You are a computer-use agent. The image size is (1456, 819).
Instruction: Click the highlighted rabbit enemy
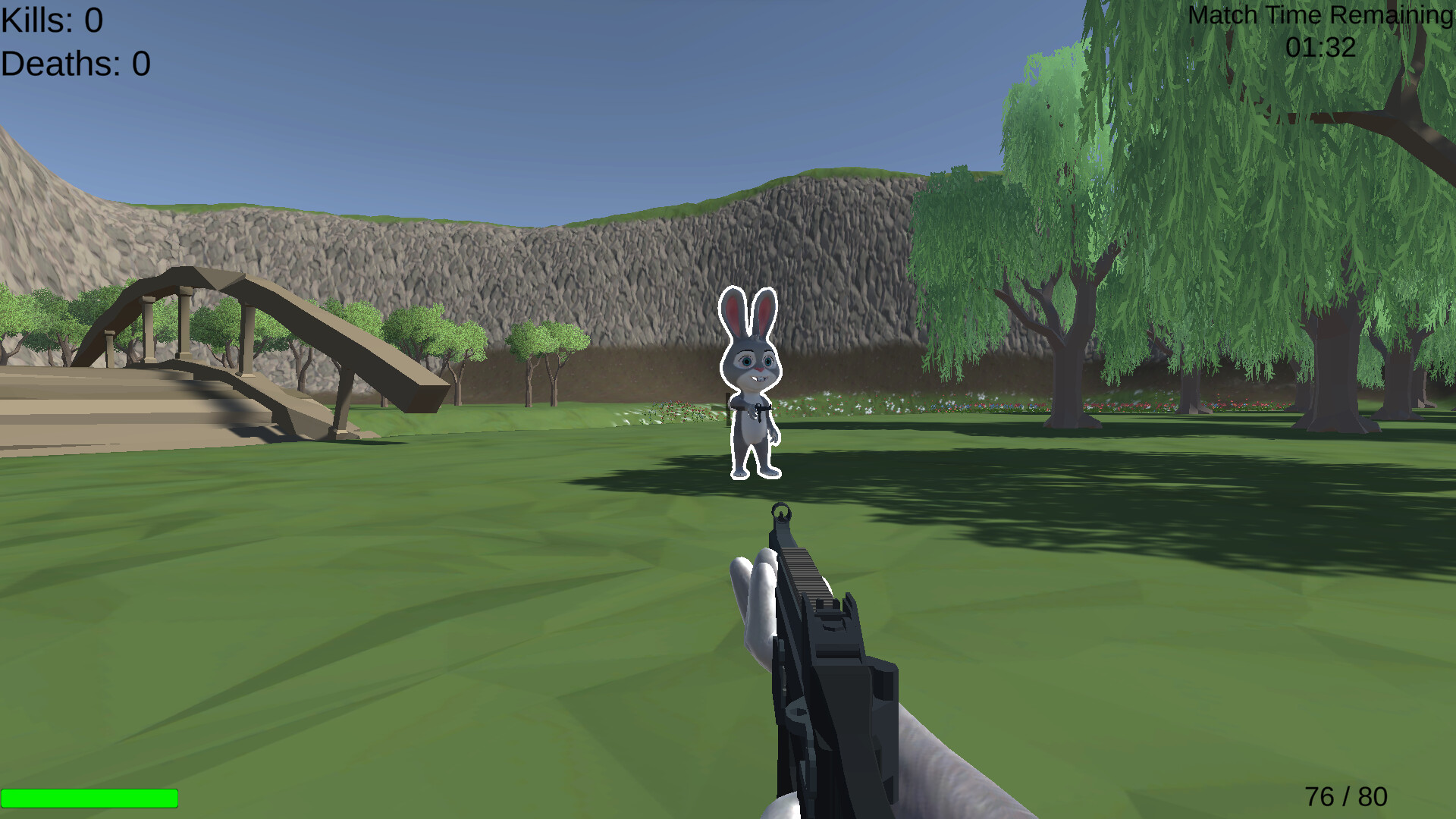coord(751,379)
